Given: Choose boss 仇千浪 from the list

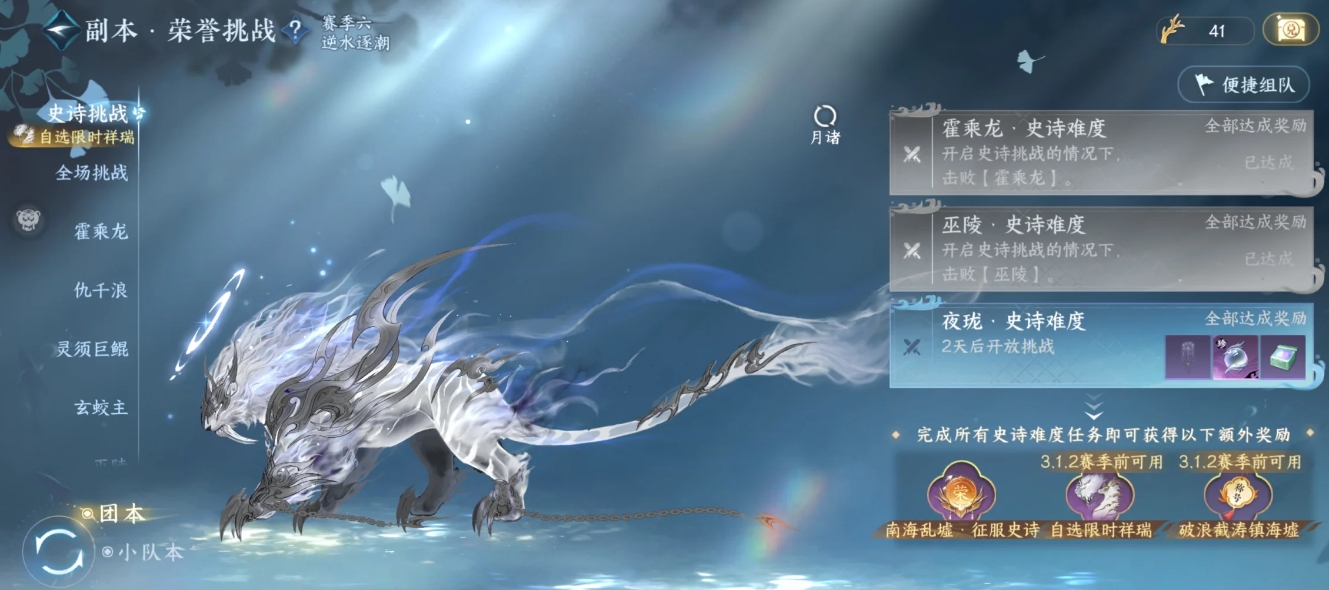Looking at the screenshot, I should tap(101, 290).
